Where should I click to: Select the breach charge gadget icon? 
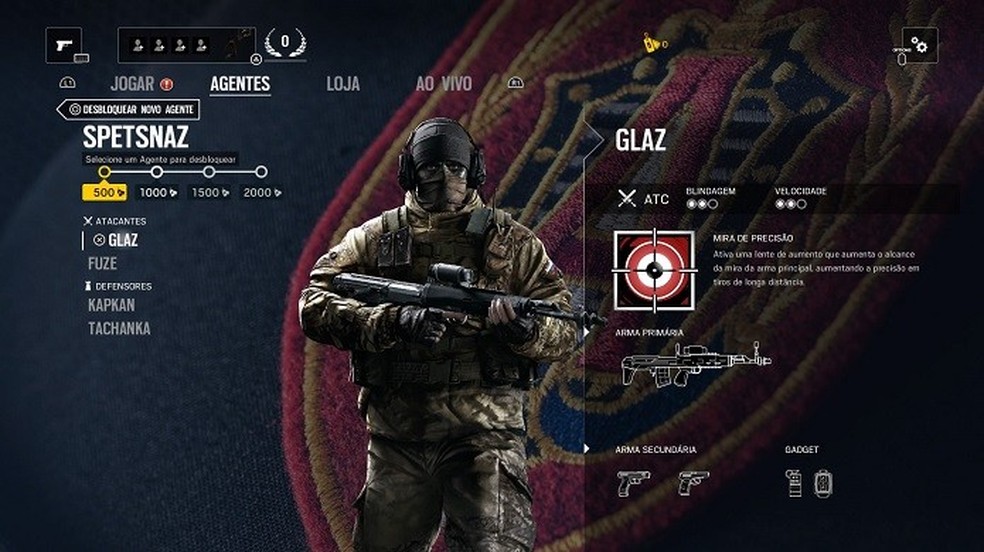tap(823, 483)
